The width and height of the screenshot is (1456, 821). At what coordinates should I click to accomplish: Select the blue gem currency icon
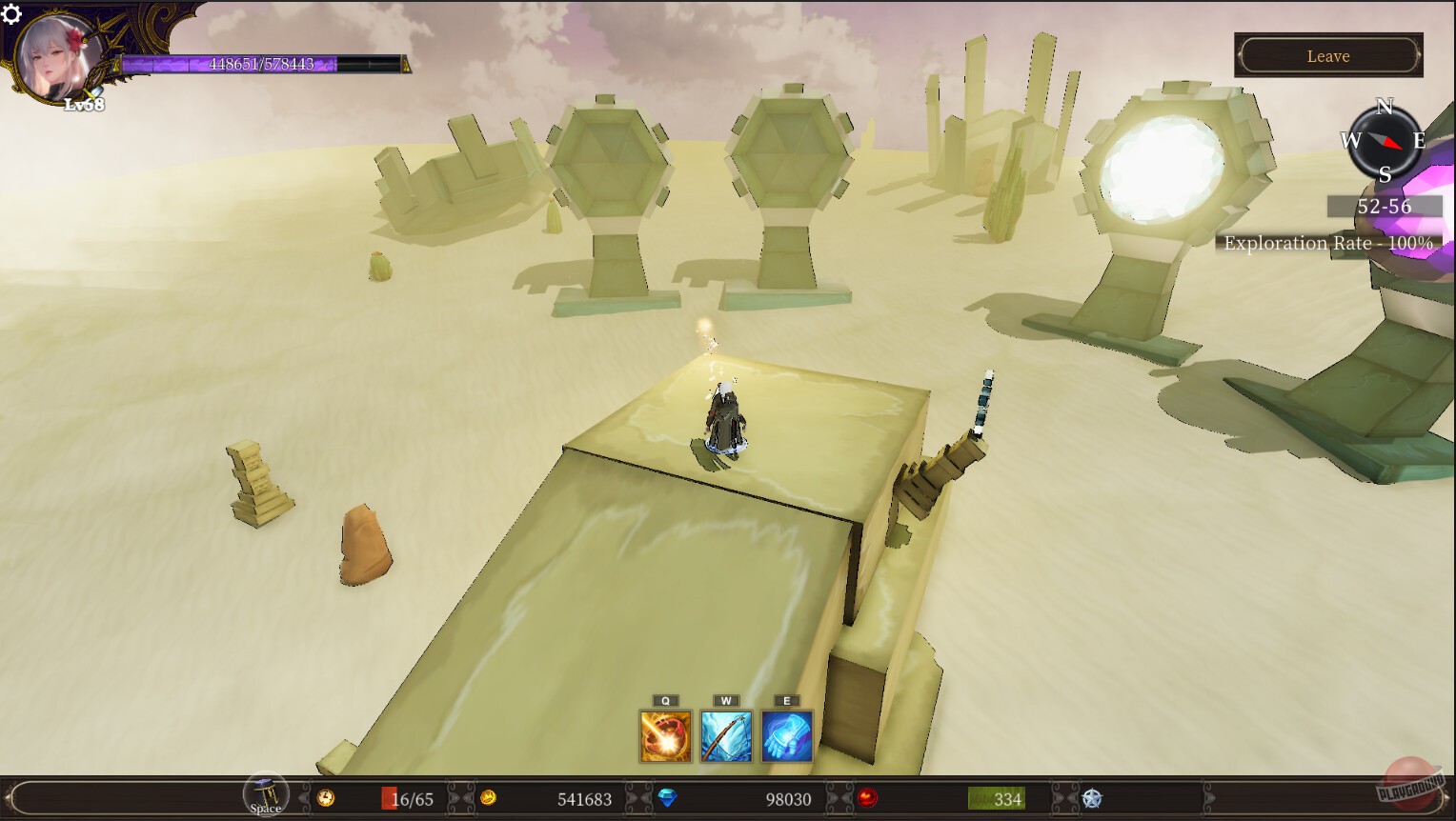click(668, 799)
